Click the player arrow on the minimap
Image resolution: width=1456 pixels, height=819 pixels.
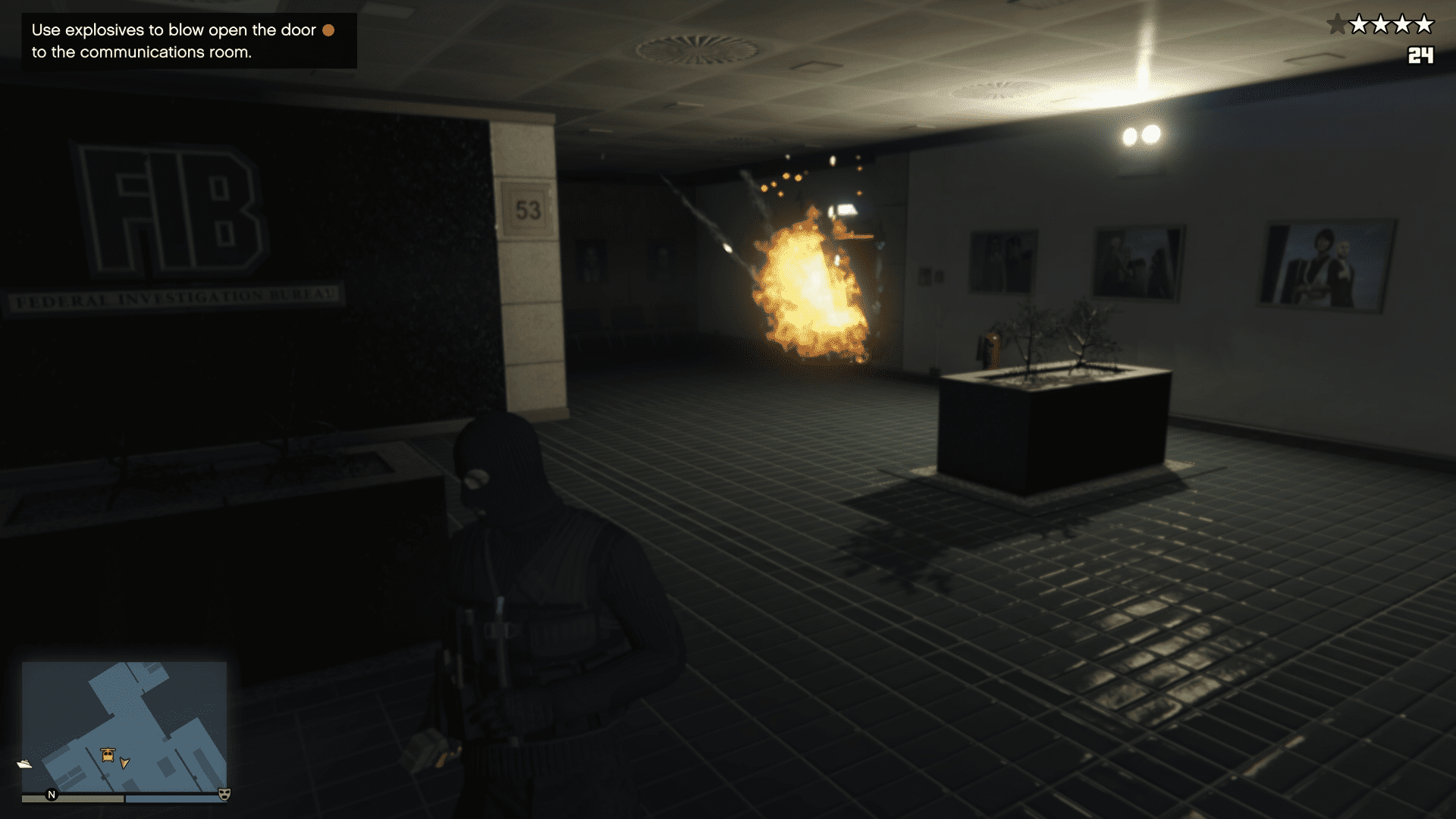point(125,762)
